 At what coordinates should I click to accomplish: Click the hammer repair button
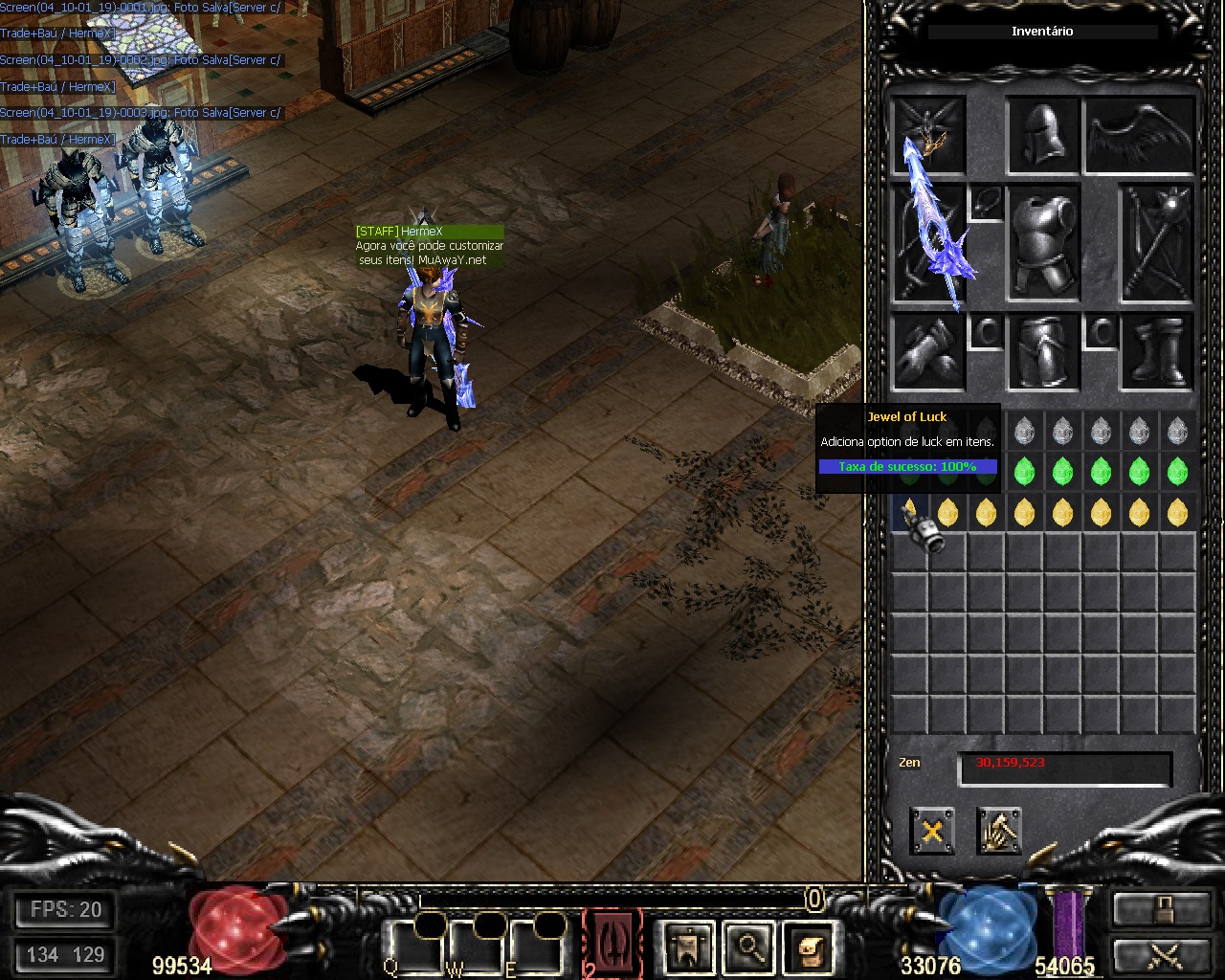coord(999,831)
